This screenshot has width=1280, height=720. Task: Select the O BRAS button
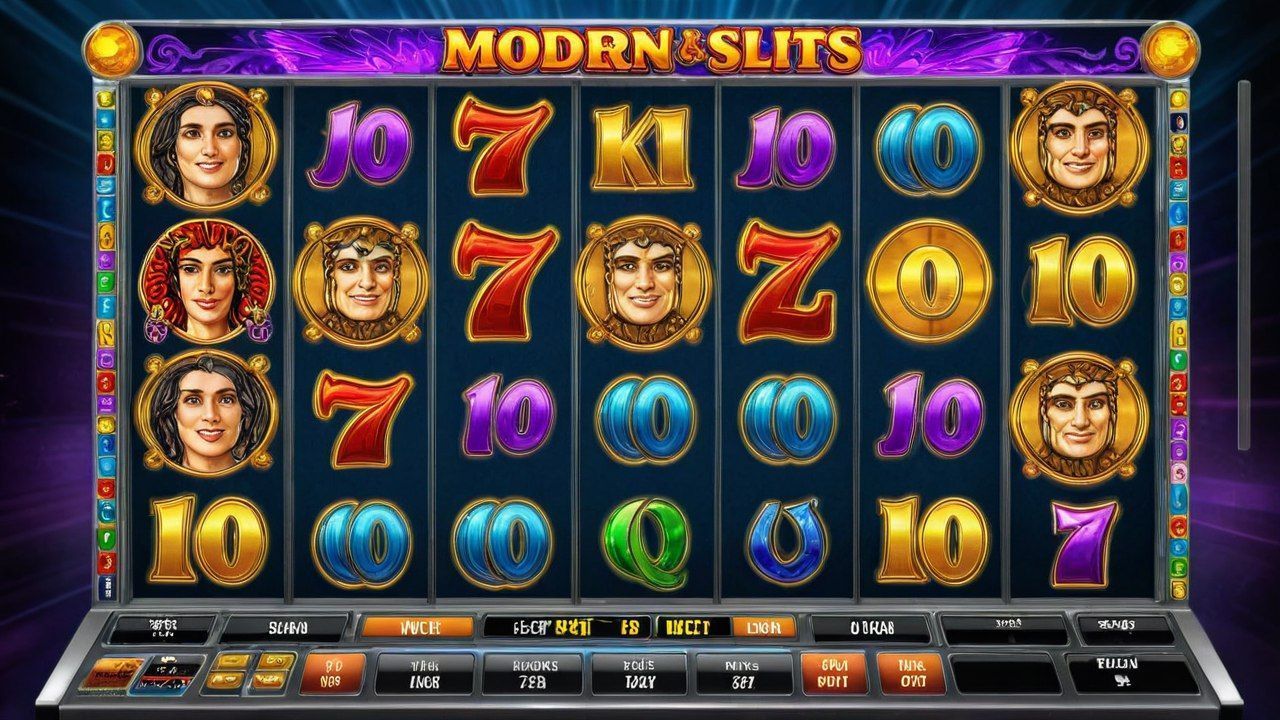[x=870, y=628]
